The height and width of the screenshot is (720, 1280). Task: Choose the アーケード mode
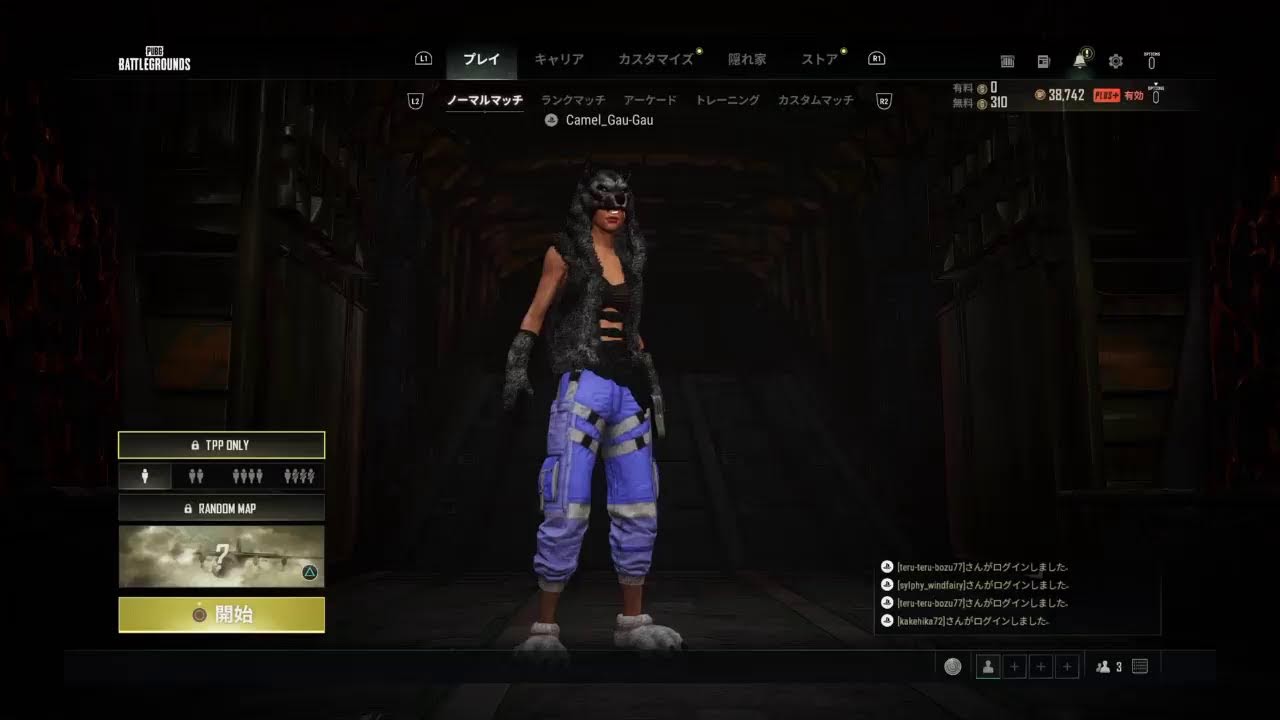coord(650,100)
